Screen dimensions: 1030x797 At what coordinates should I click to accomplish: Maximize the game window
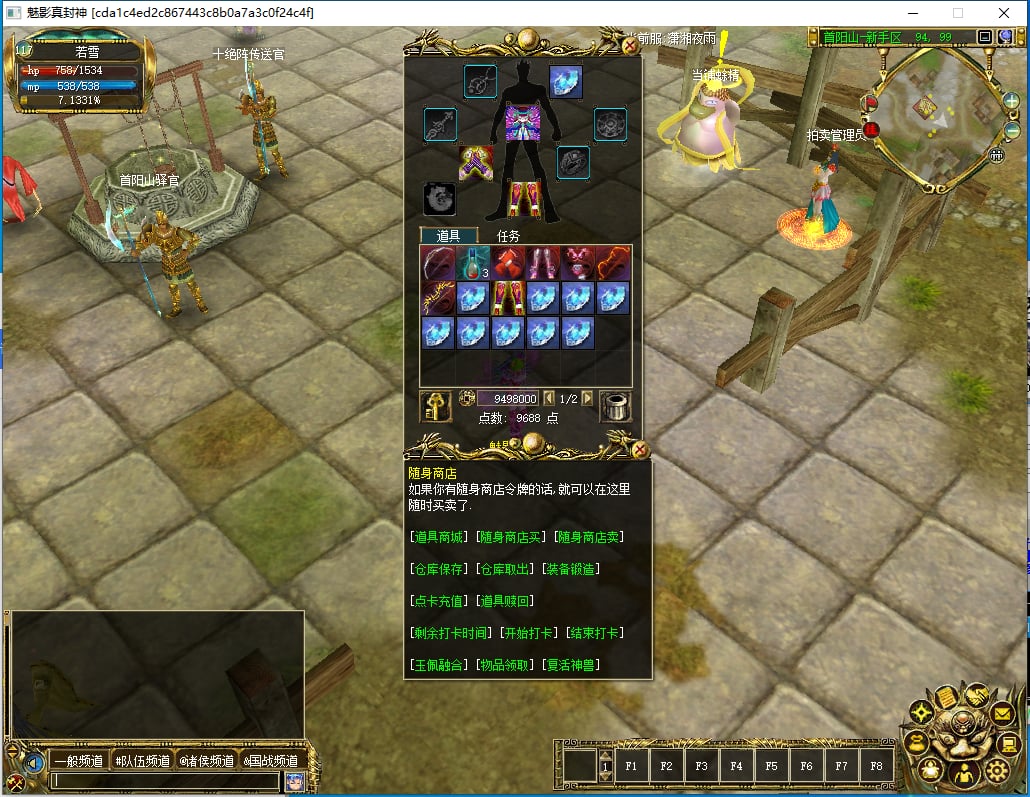[957, 13]
